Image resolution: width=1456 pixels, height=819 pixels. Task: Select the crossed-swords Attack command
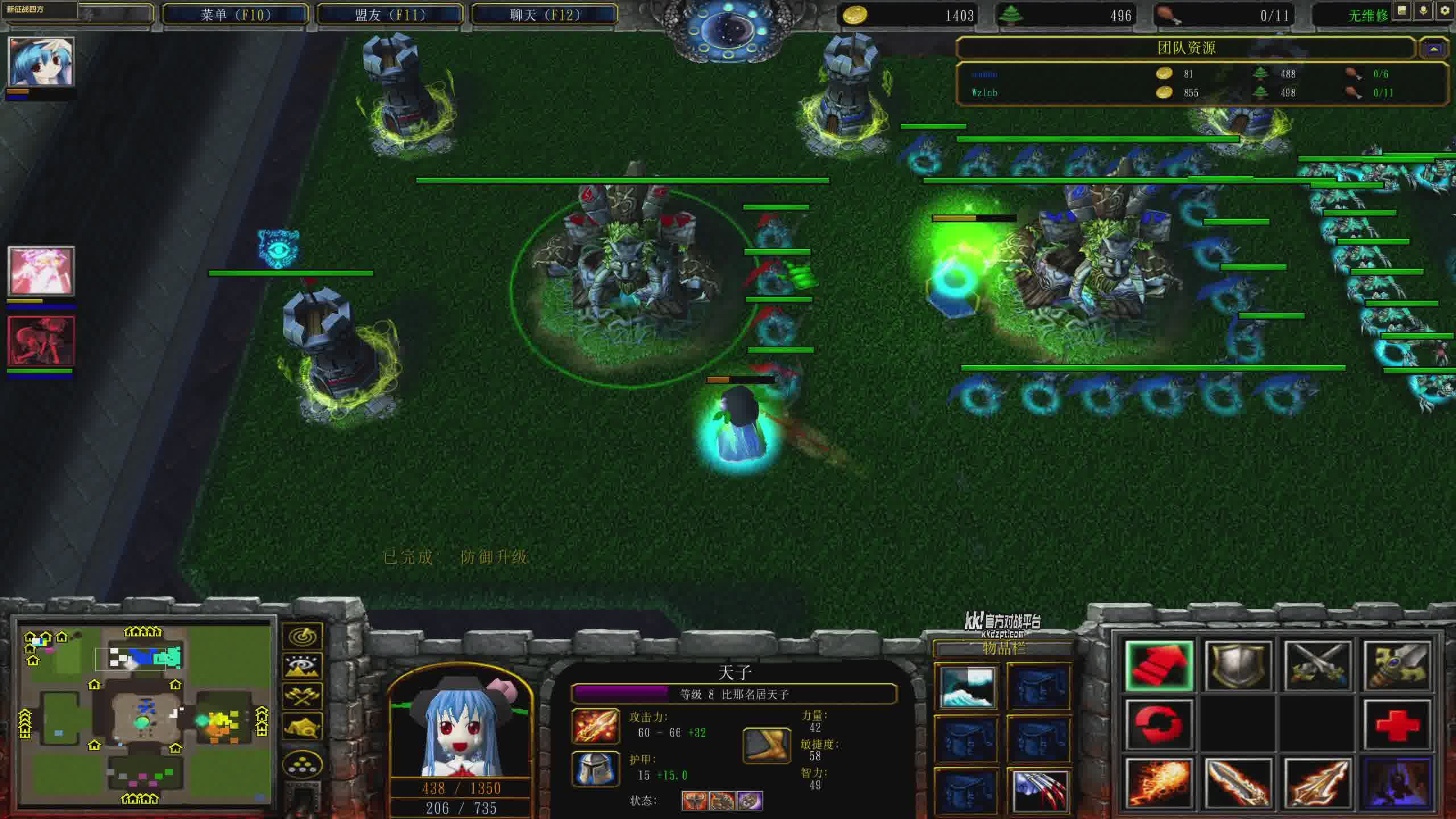[1317, 667]
